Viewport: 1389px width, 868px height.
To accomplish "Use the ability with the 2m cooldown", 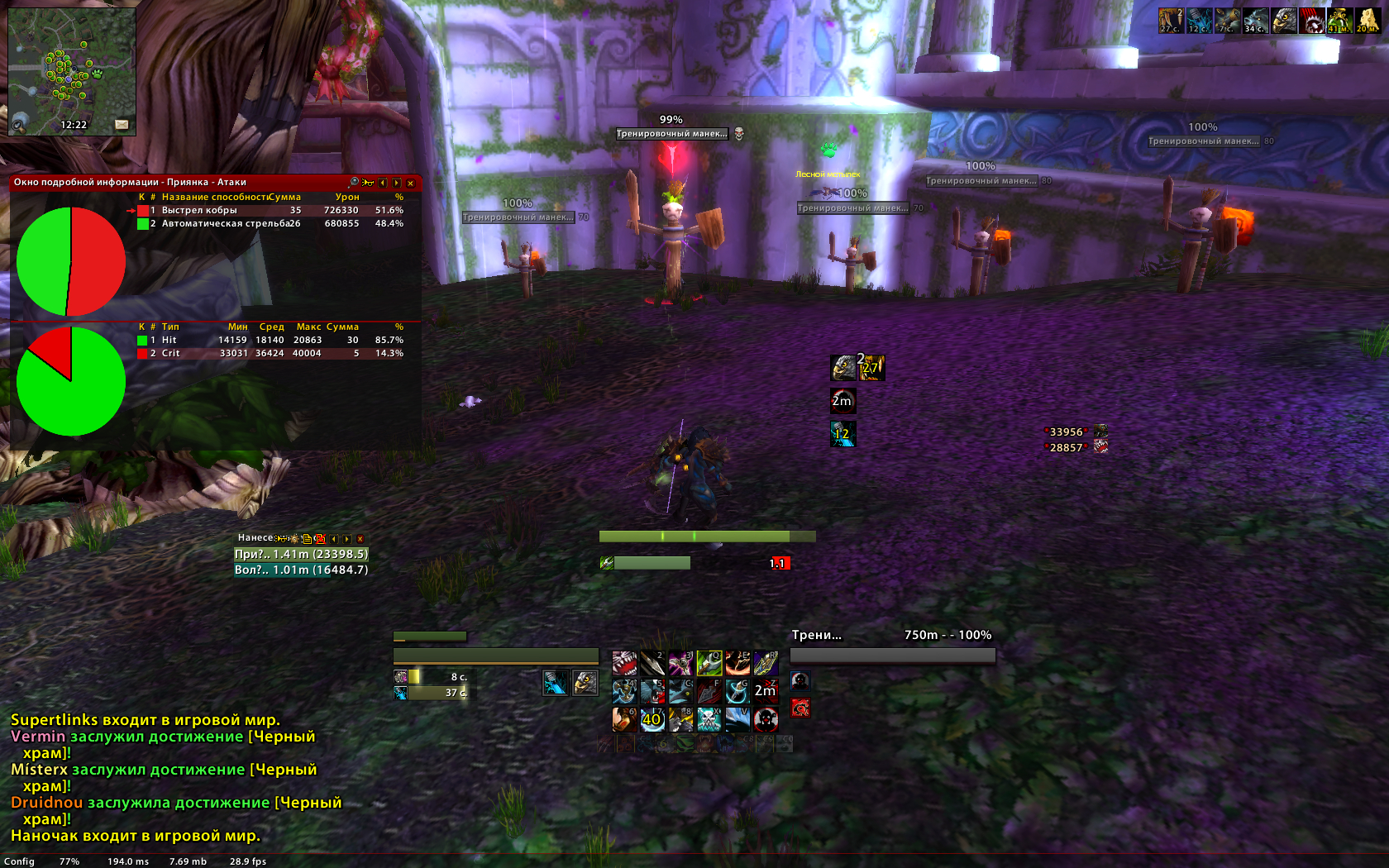I will pyautogui.click(x=766, y=691).
